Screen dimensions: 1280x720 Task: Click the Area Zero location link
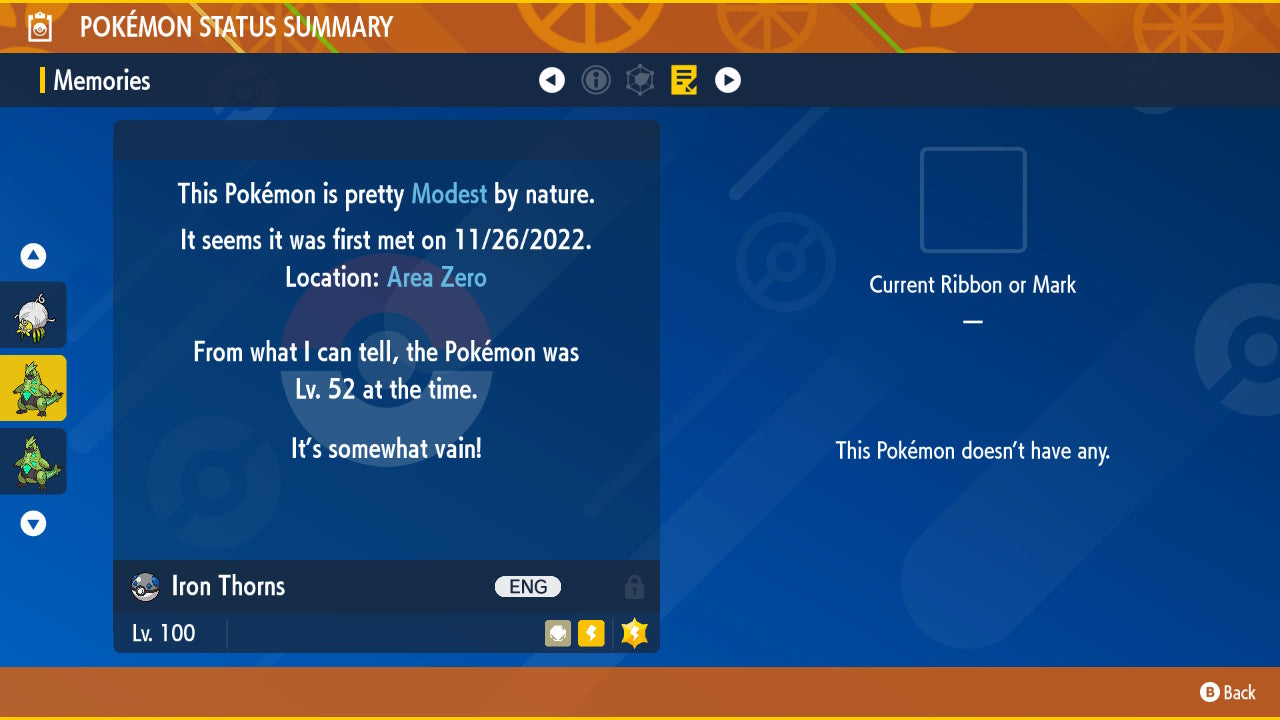[436, 277]
